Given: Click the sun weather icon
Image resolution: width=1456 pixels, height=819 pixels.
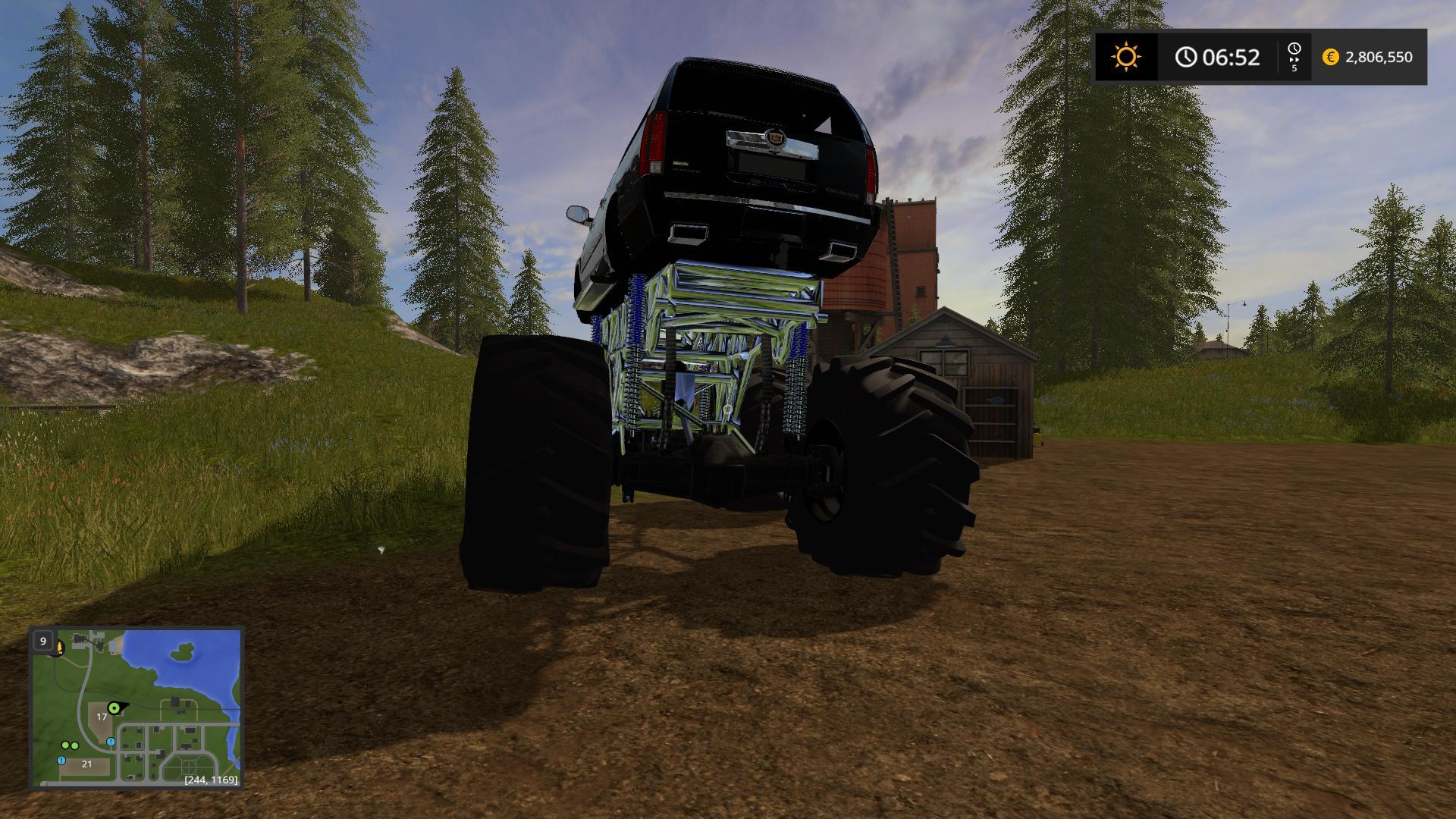Looking at the screenshot, I should pyautogui.click(x=1126, y=57).
